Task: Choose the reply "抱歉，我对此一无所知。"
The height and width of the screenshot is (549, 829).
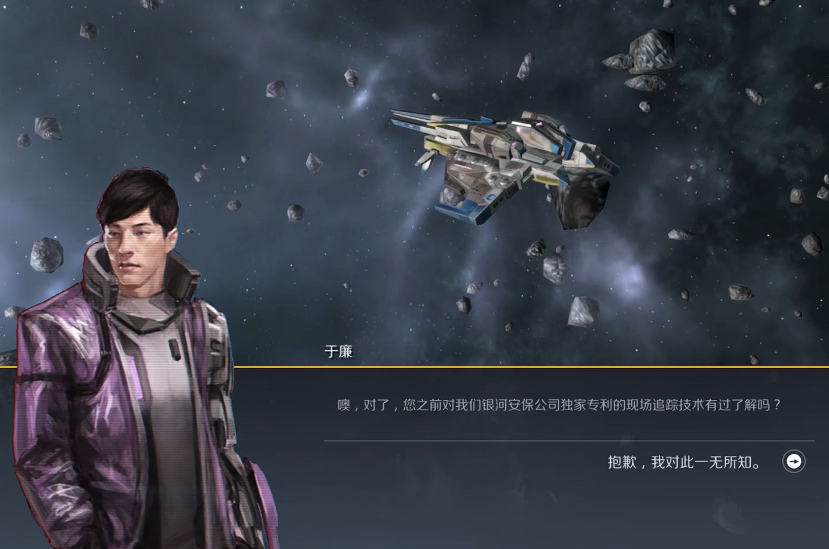Action: [686, 462]
